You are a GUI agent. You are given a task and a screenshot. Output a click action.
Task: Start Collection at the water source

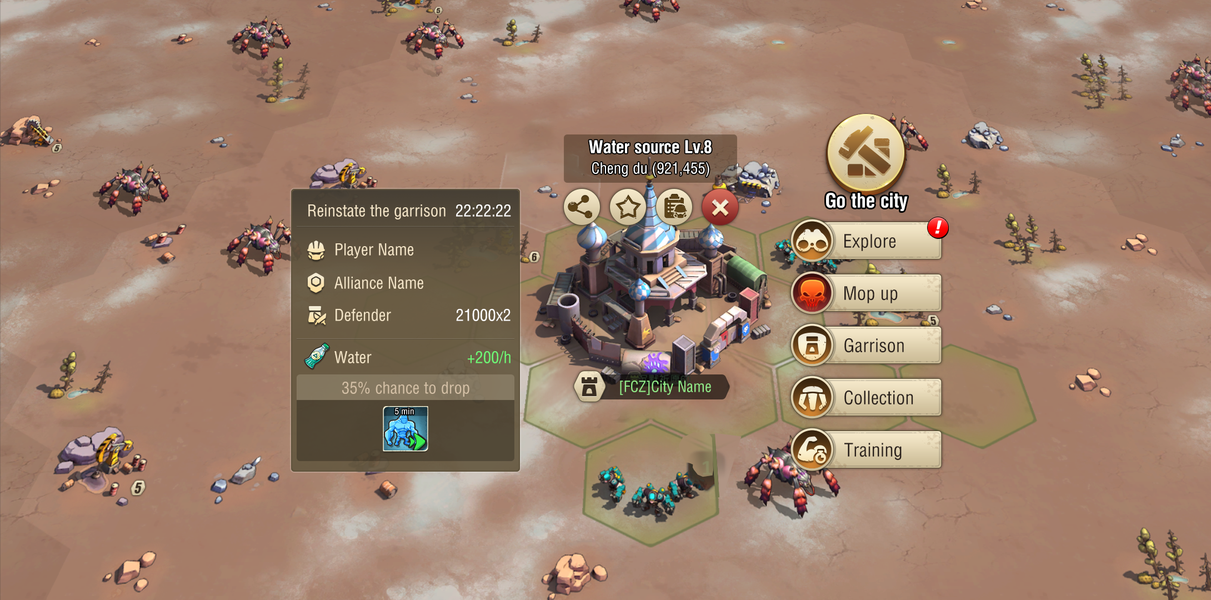click(x=866, y=397)
